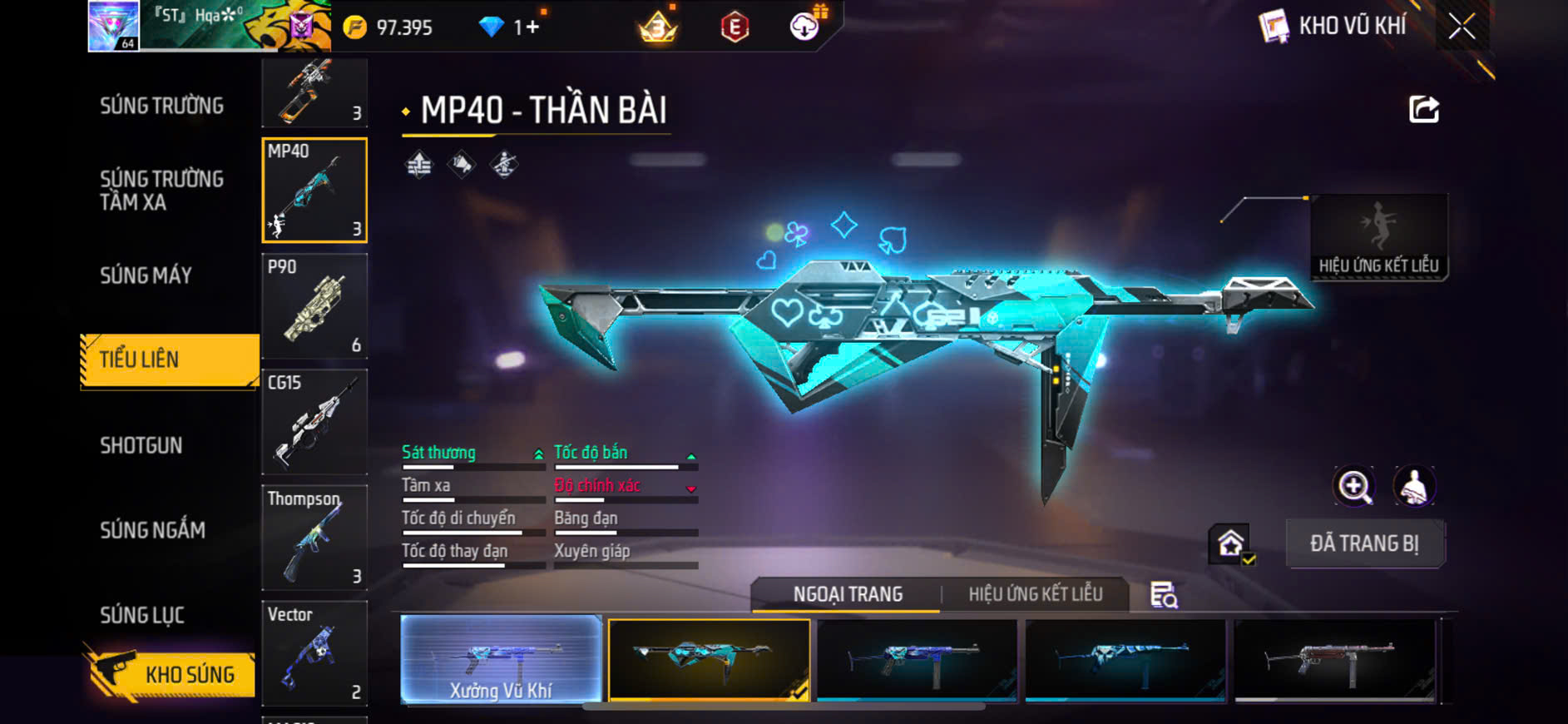Click the Đã Trang Bị button
Viewport: 1568px width, 724px height.
1364,543
